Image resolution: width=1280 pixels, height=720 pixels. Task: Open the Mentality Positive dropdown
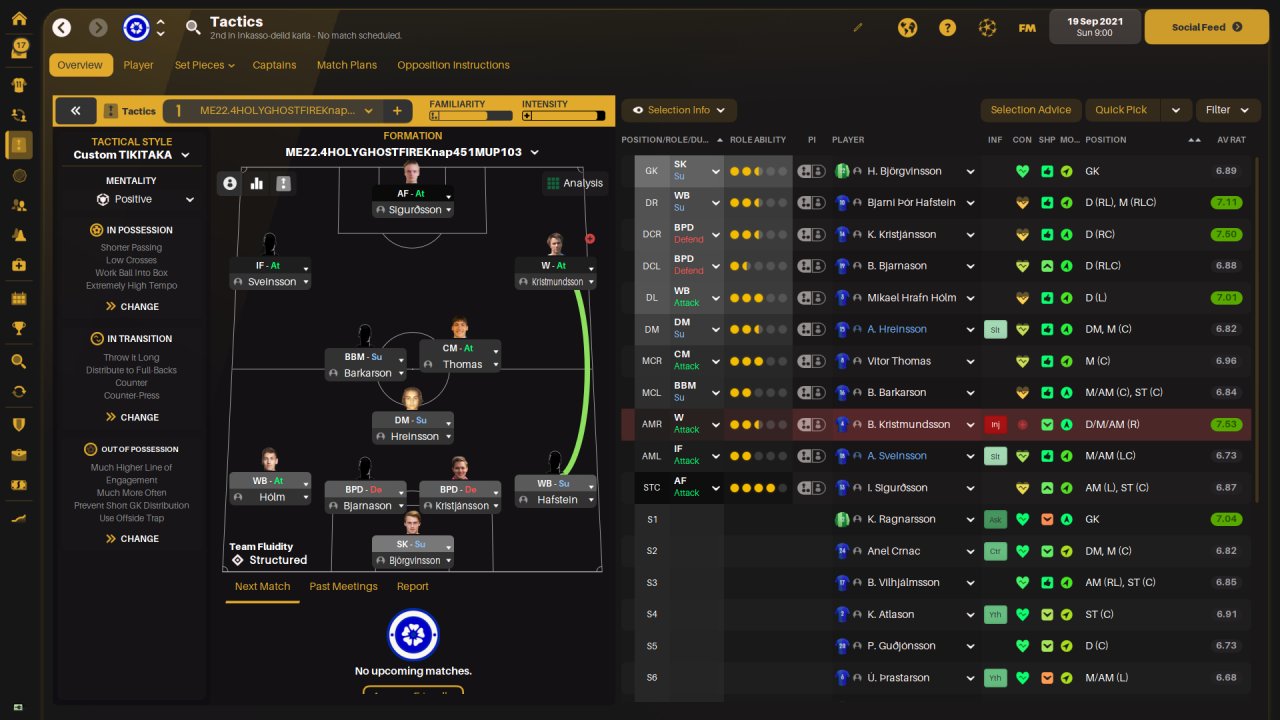[x=145, y=199]
